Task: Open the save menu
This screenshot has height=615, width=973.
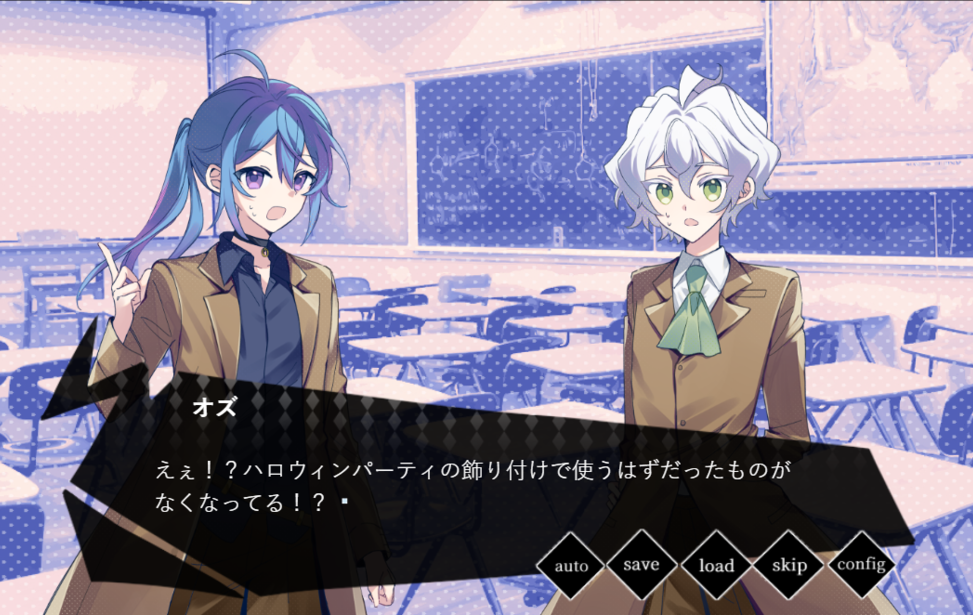Action: [641, 565]
